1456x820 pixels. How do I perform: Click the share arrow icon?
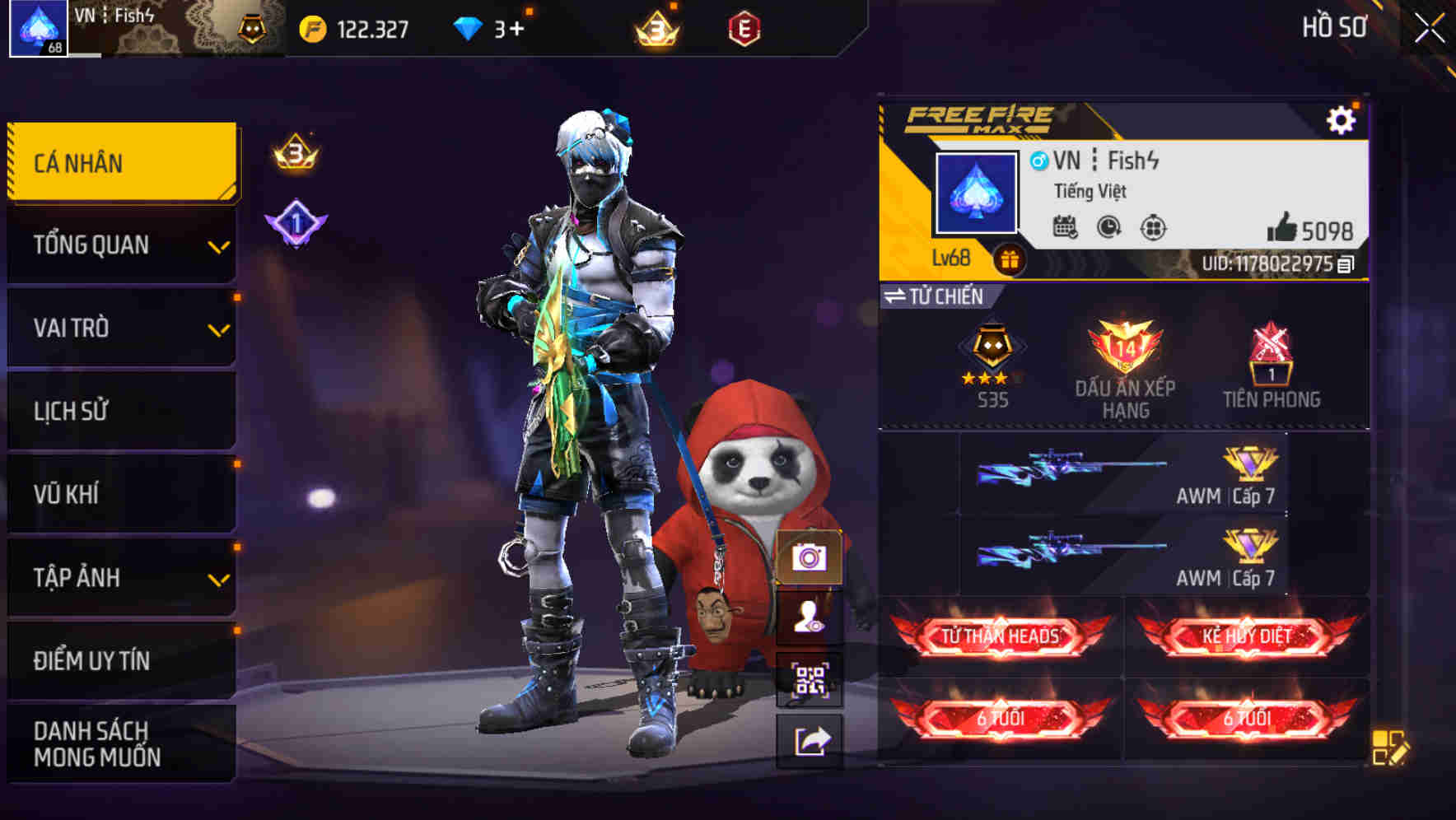tap(810, 739)
